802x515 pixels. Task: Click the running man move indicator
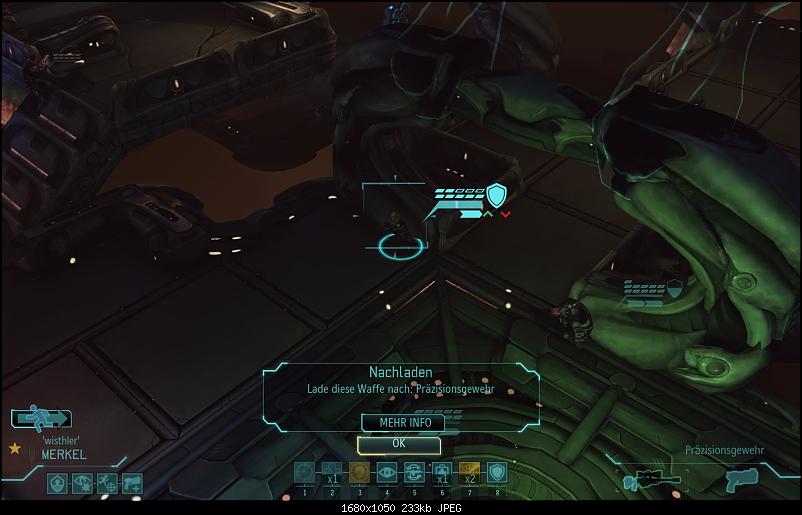point(41,418)
